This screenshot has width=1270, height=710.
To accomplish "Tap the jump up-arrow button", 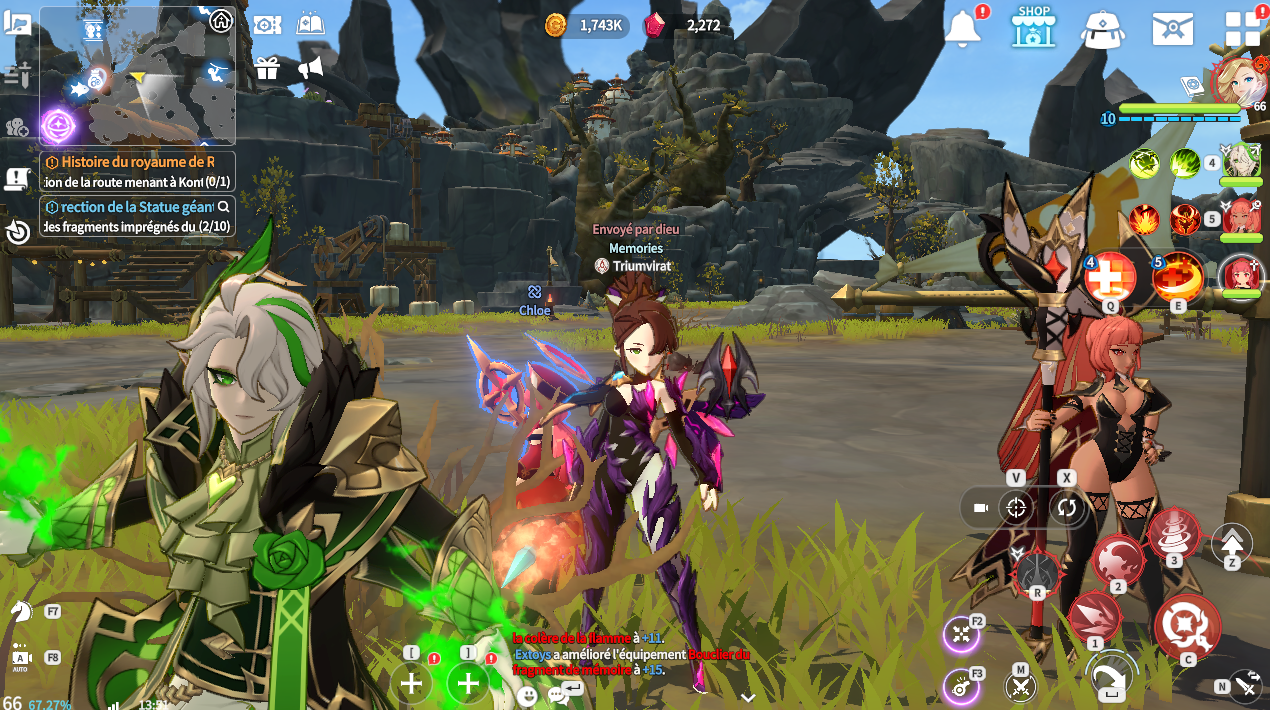I will coord(1232,543).
